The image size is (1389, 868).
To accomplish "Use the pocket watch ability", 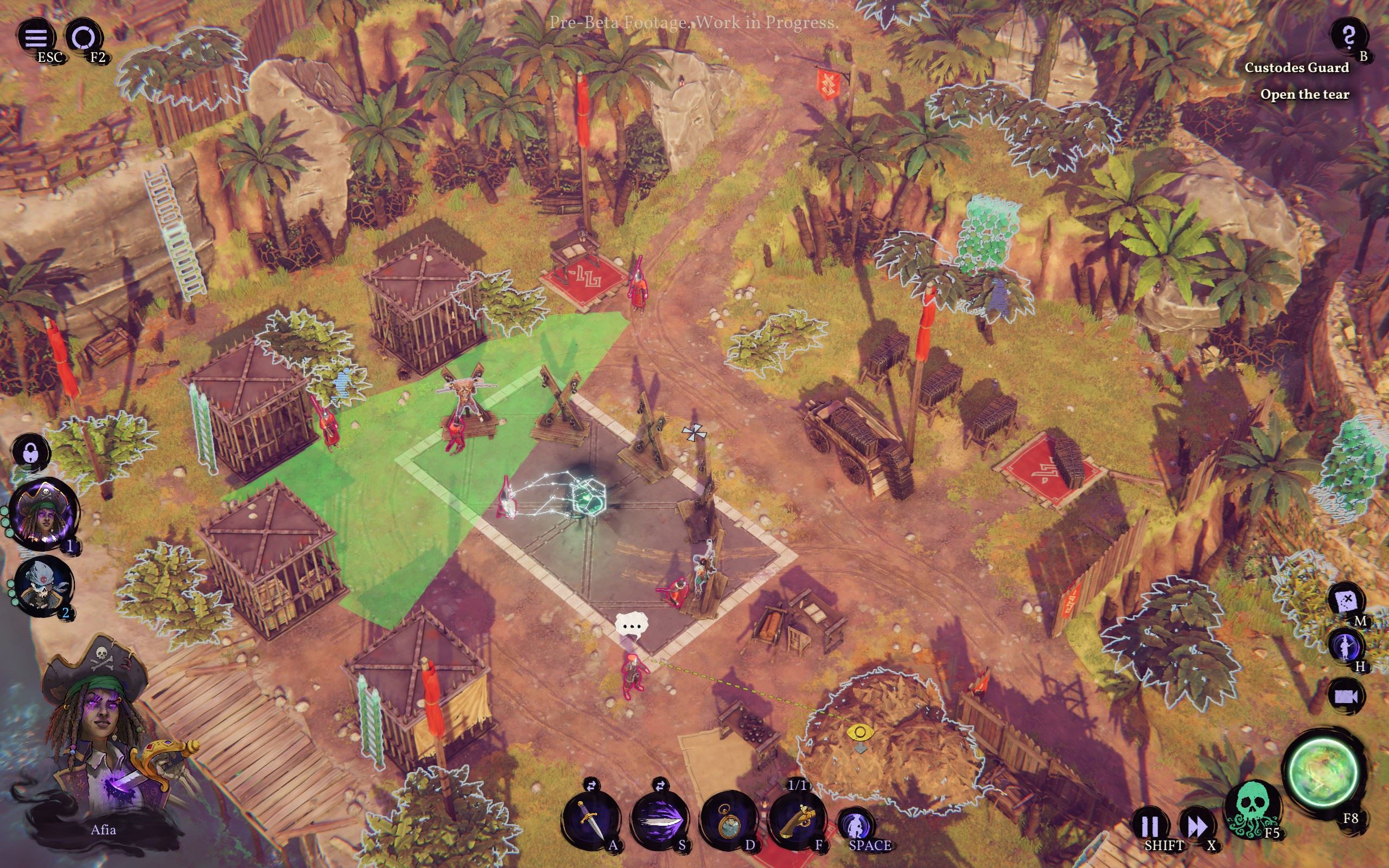I will [x=728, y=819].
